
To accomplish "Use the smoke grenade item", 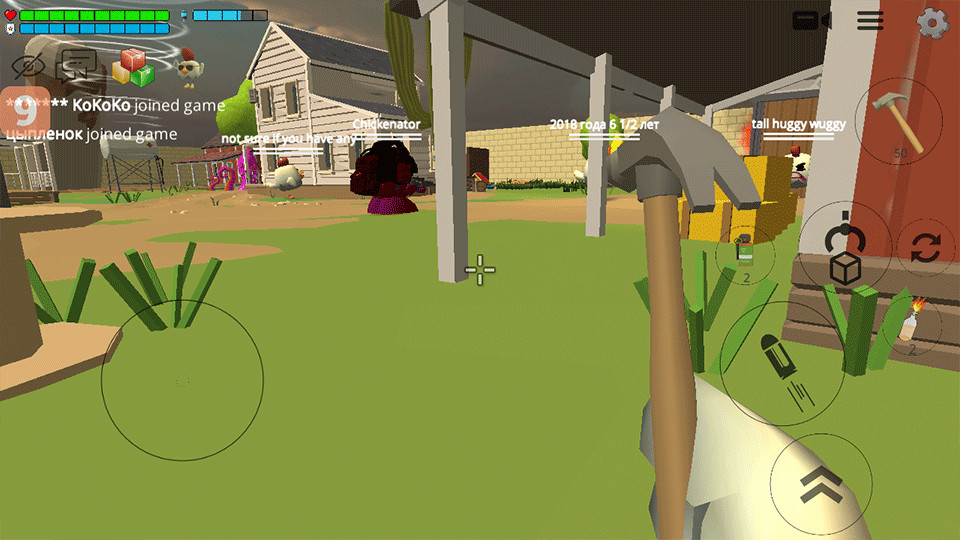I will pos(744,254).
